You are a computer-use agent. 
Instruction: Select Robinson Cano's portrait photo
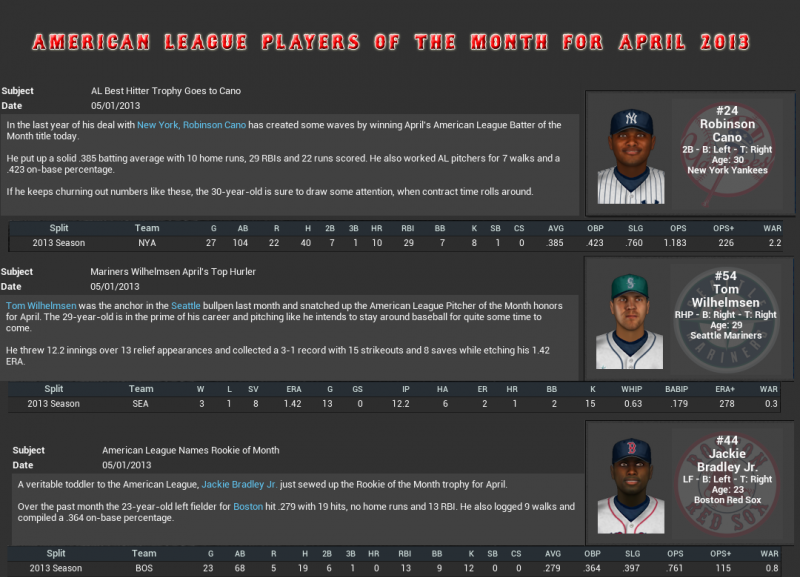[x=631, y=155]
